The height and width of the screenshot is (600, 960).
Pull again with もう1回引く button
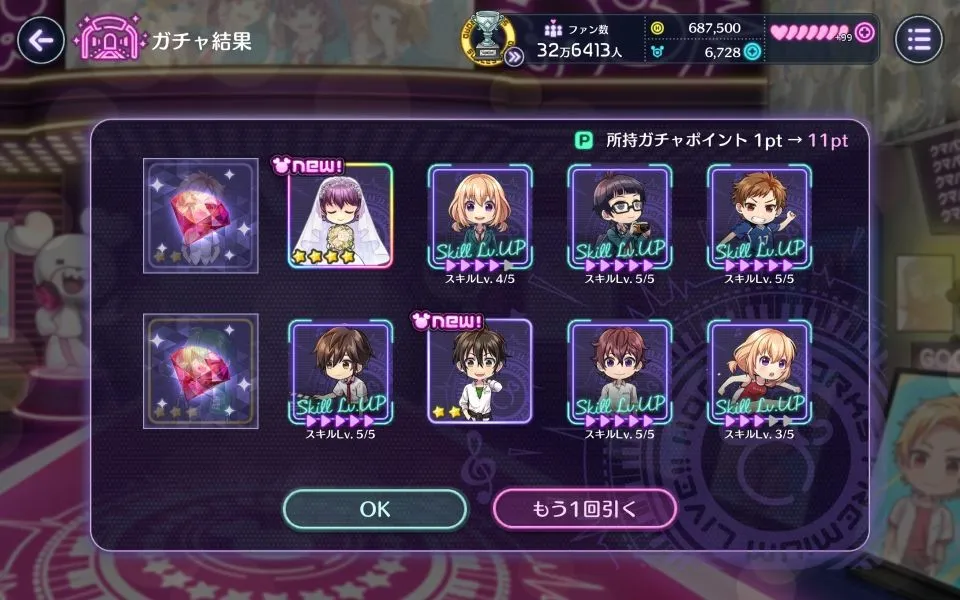[x=585, y=509]
